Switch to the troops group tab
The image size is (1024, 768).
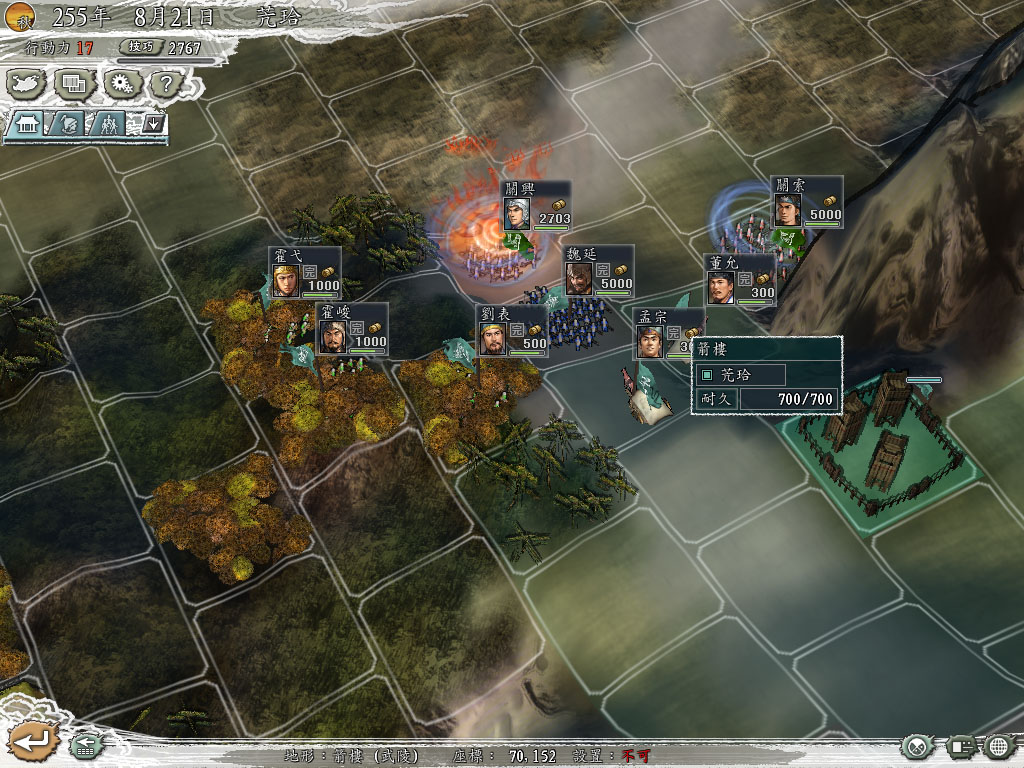(x=107, y=124)
